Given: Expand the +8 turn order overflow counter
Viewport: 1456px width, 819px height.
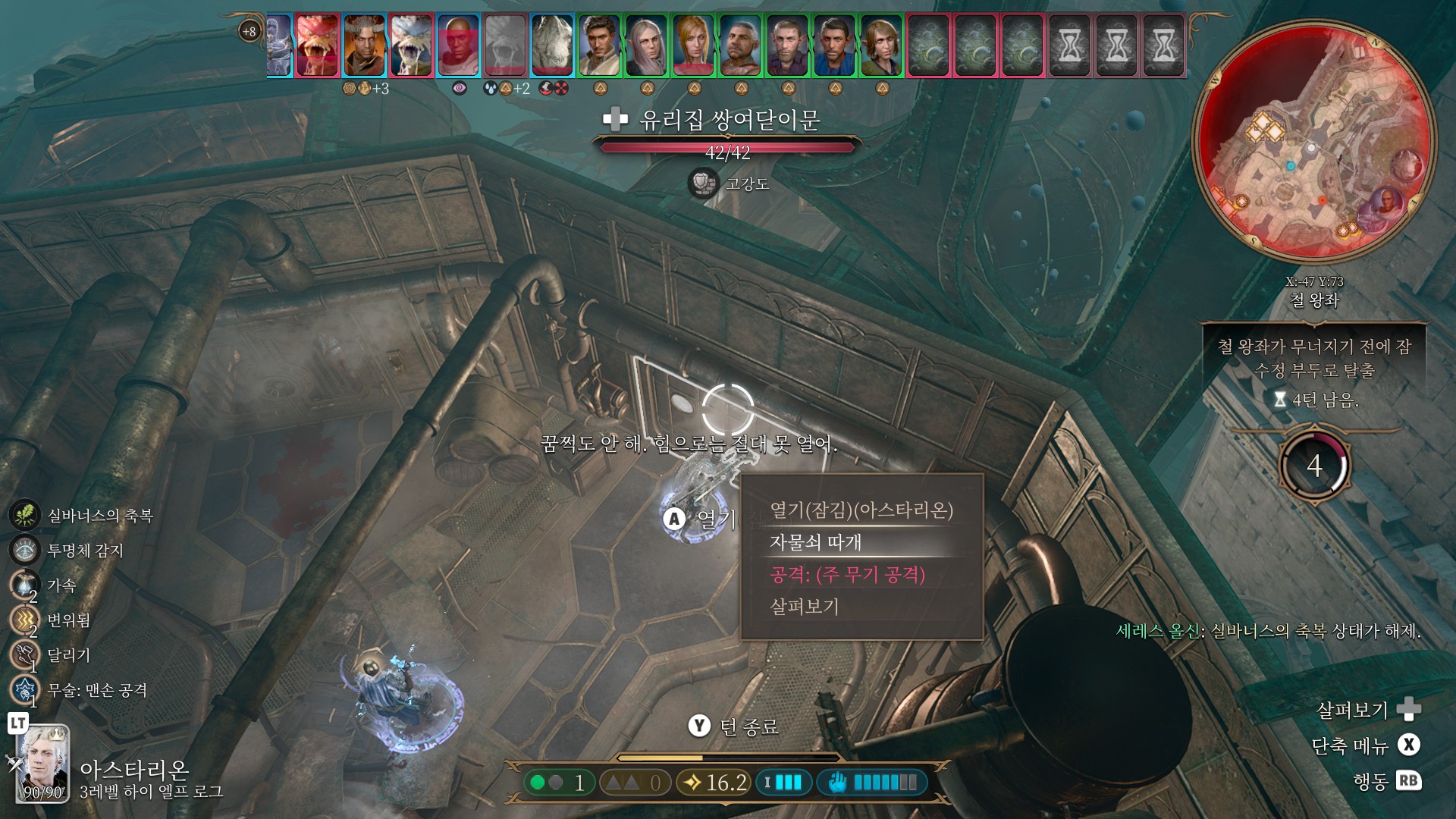Looking at the screenshot, I should (x=249, y=31).
